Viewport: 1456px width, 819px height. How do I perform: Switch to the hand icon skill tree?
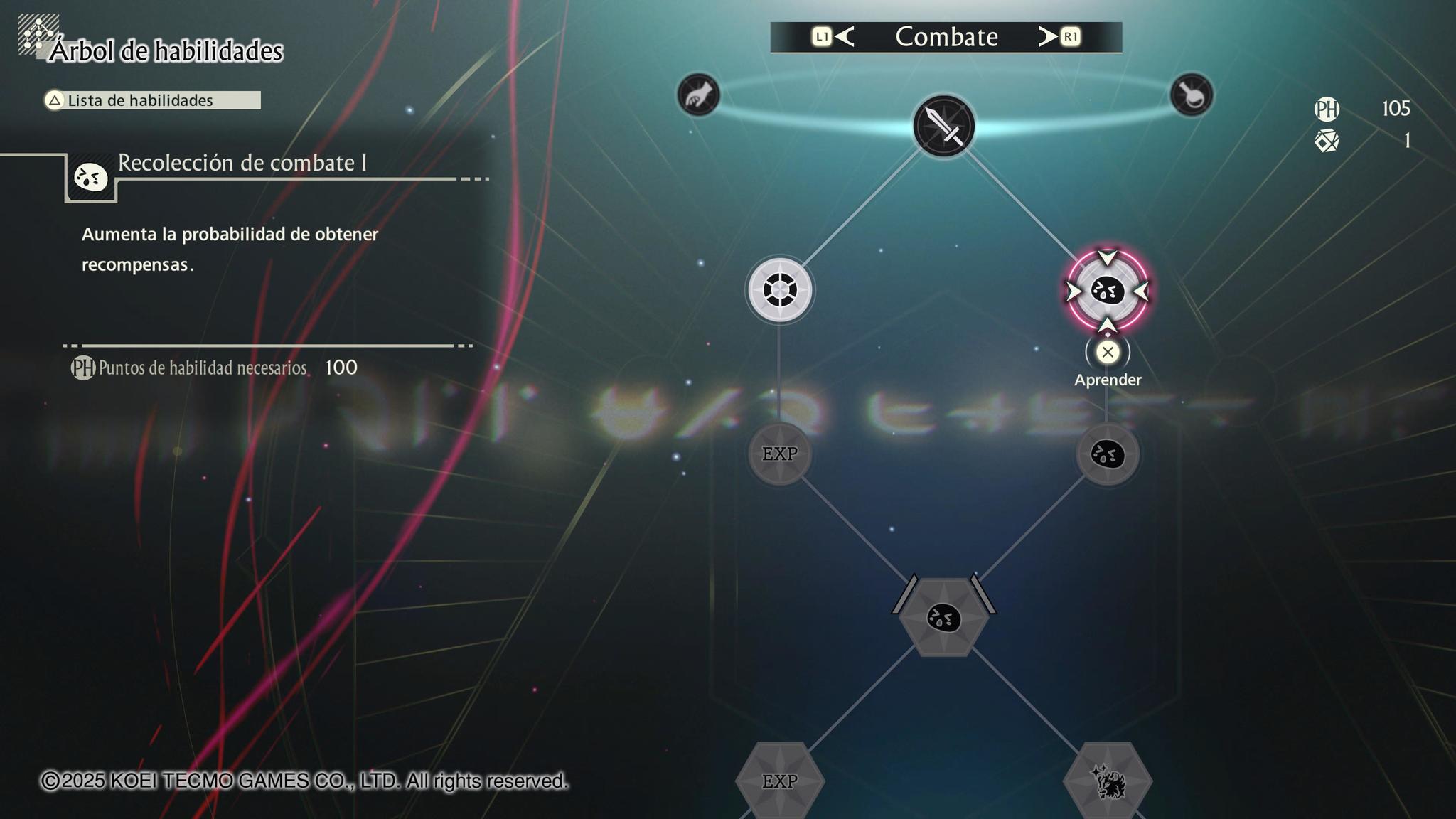(x=698, y=95)
